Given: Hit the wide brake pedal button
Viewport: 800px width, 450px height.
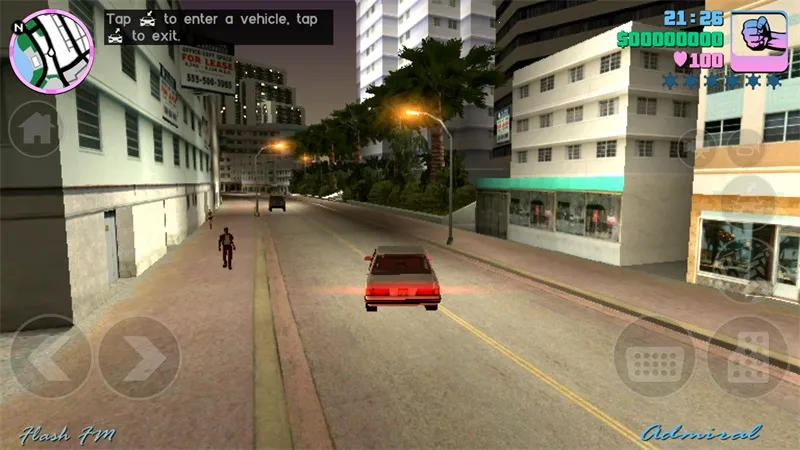Looking at the screenshot, I should click(x=654, y=357).
